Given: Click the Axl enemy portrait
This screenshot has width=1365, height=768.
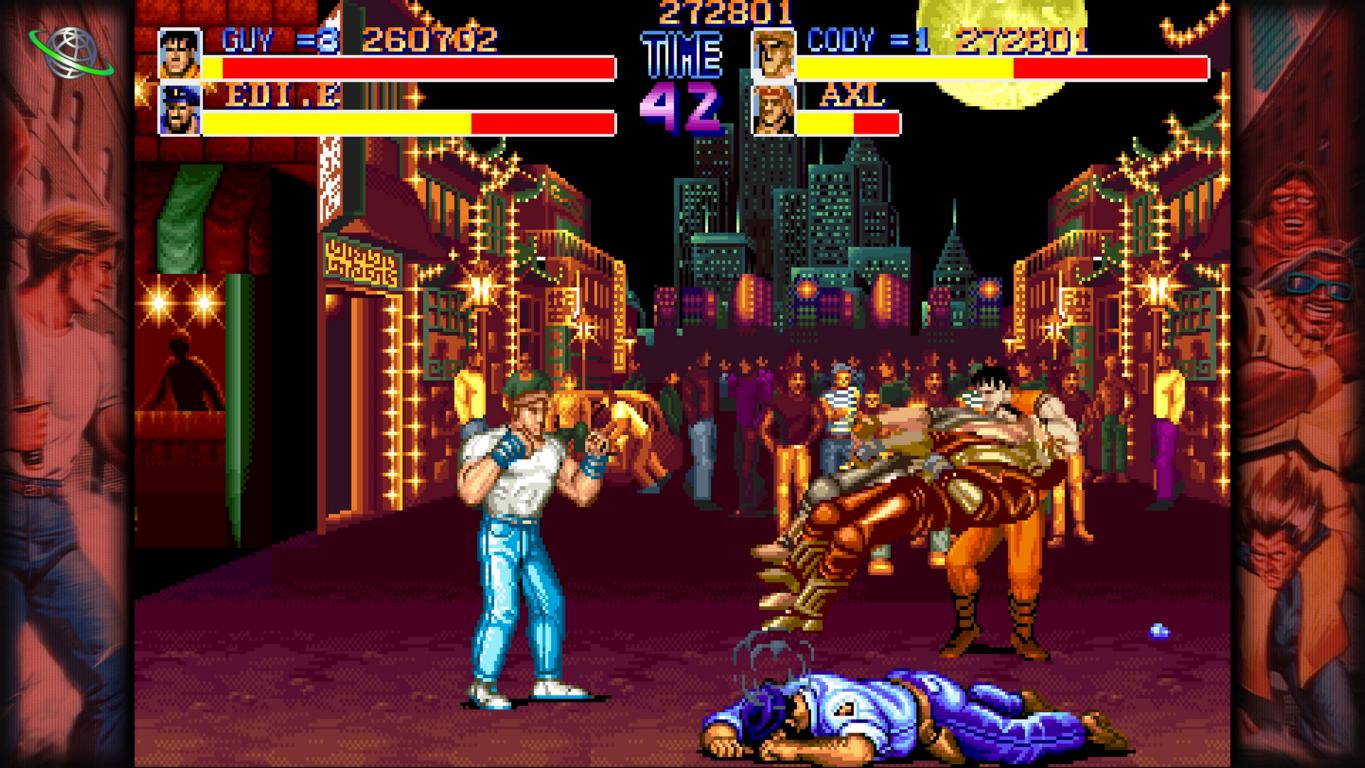Looking at the screenshot, I should coord(772,109).
